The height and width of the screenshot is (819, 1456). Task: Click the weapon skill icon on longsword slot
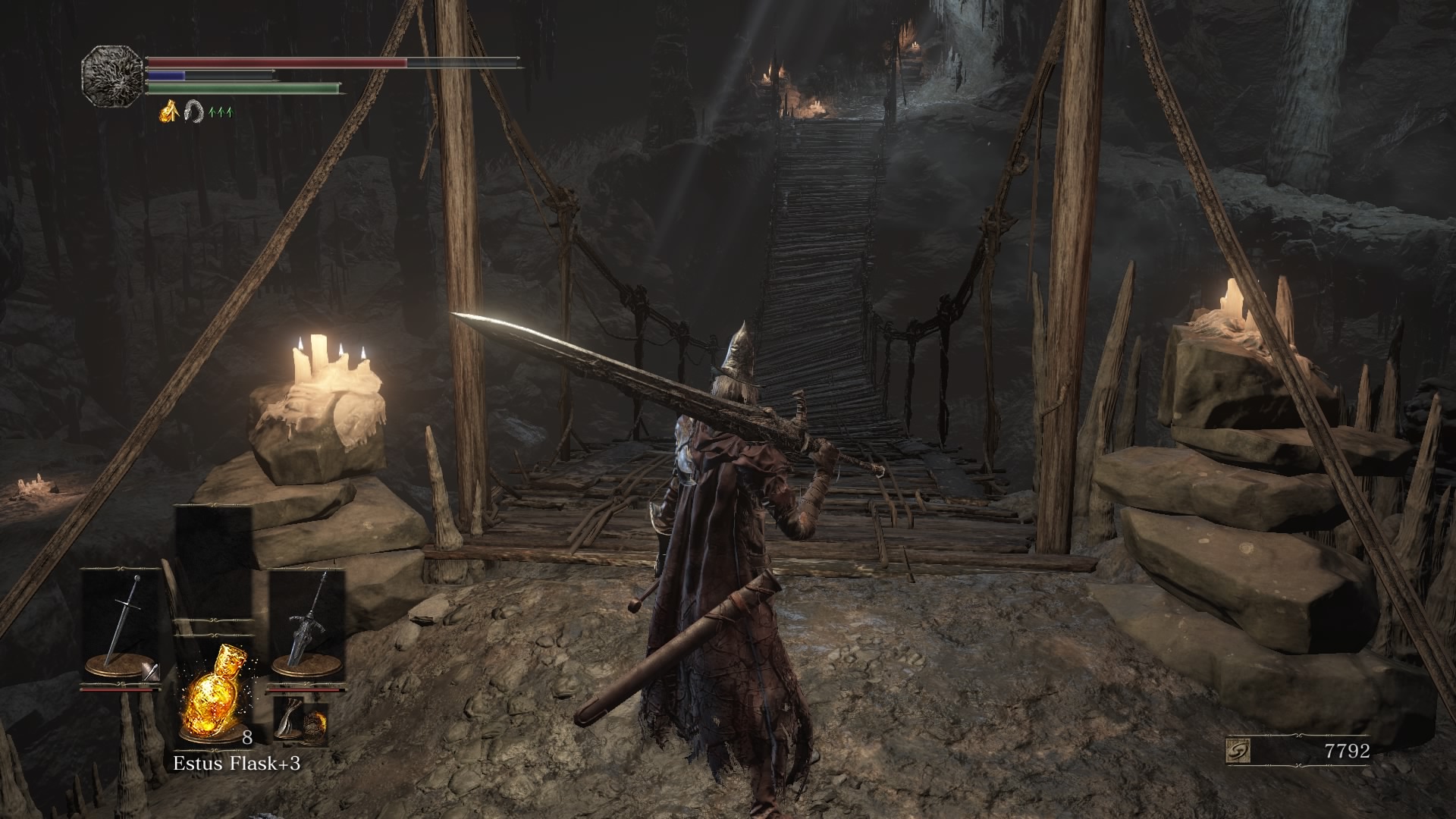pyautogui.click(x=150, y=670)
